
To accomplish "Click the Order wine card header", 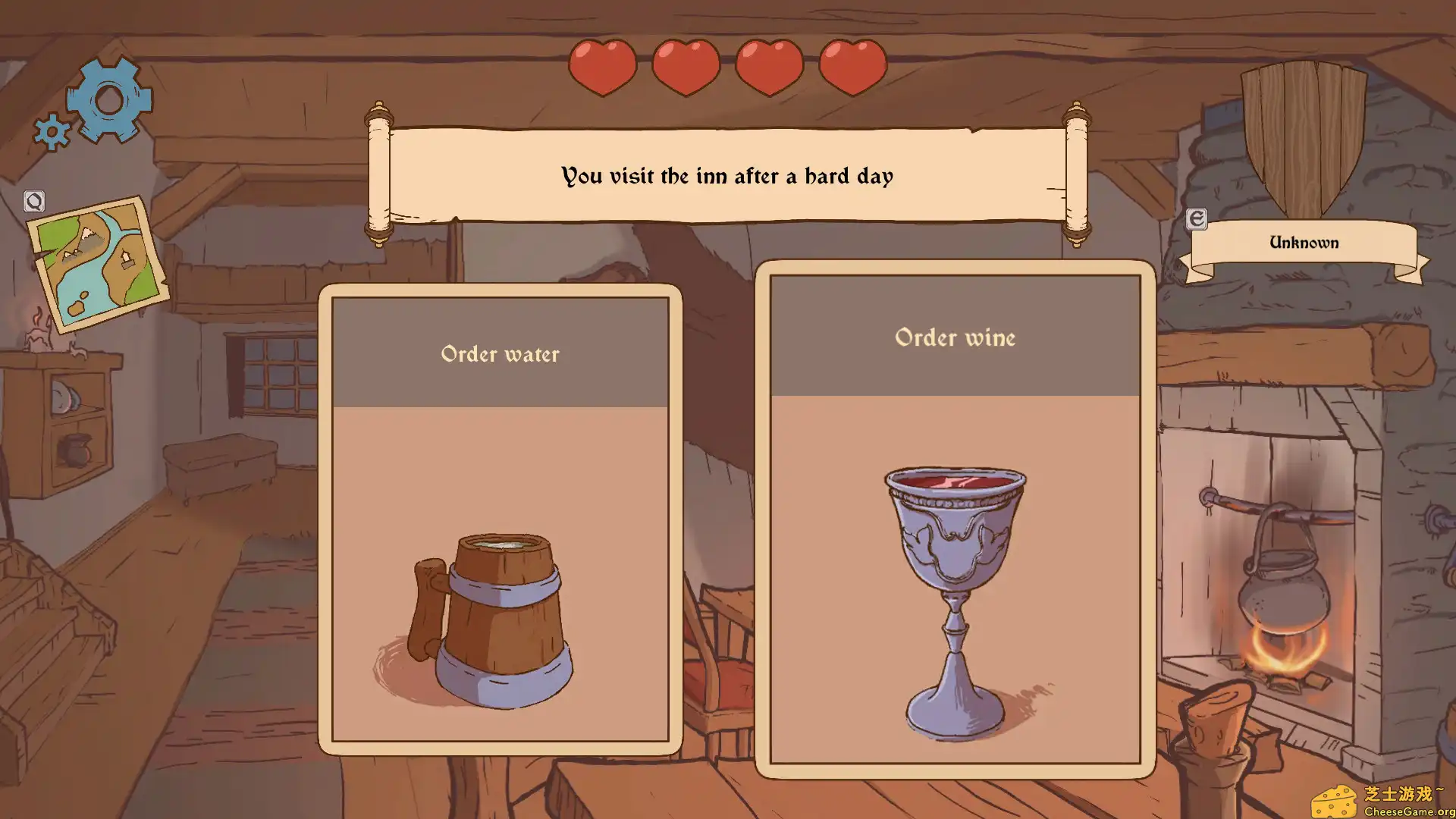I will coord(955,339).
